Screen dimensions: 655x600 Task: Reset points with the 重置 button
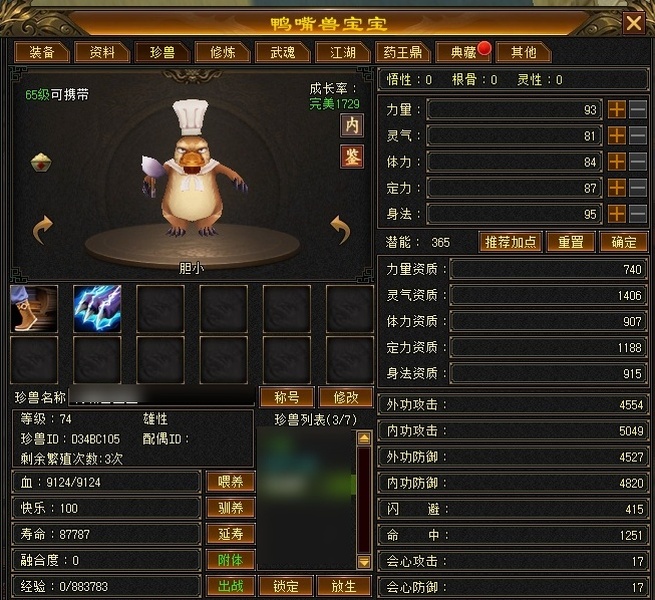[570, 242]
